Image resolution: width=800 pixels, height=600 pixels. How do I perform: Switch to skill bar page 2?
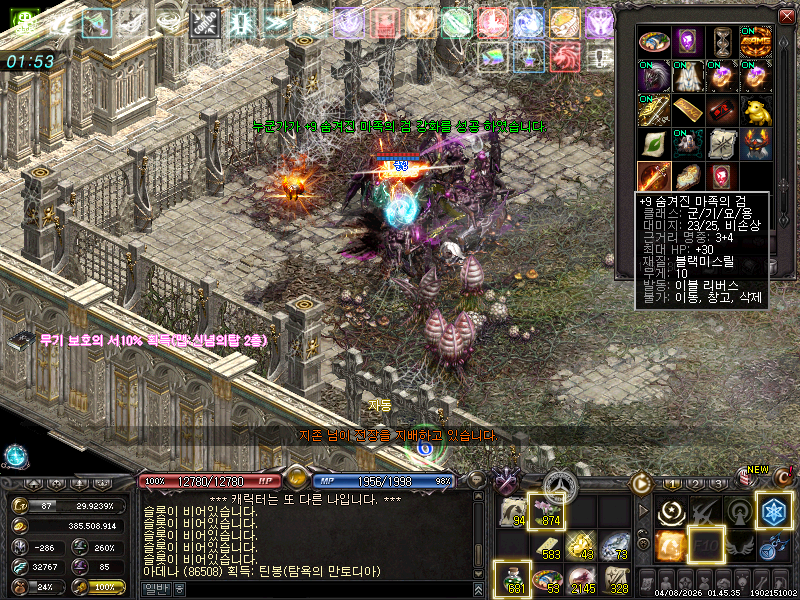[x=695, y=485]
